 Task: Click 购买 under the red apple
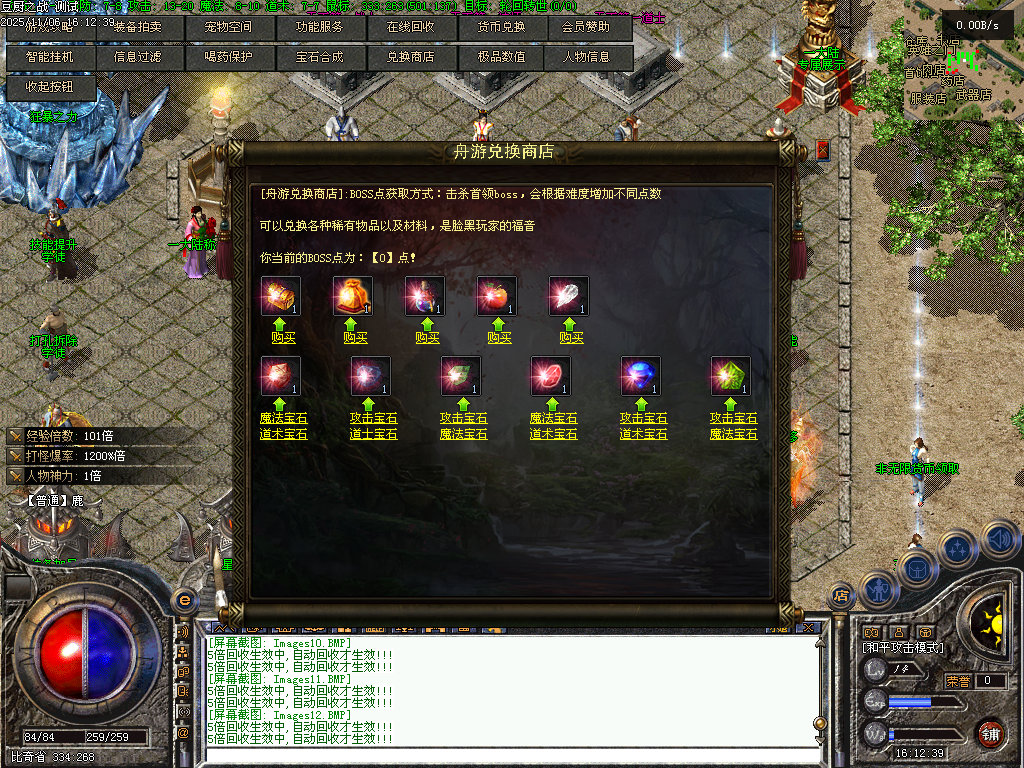pos(499,338)
